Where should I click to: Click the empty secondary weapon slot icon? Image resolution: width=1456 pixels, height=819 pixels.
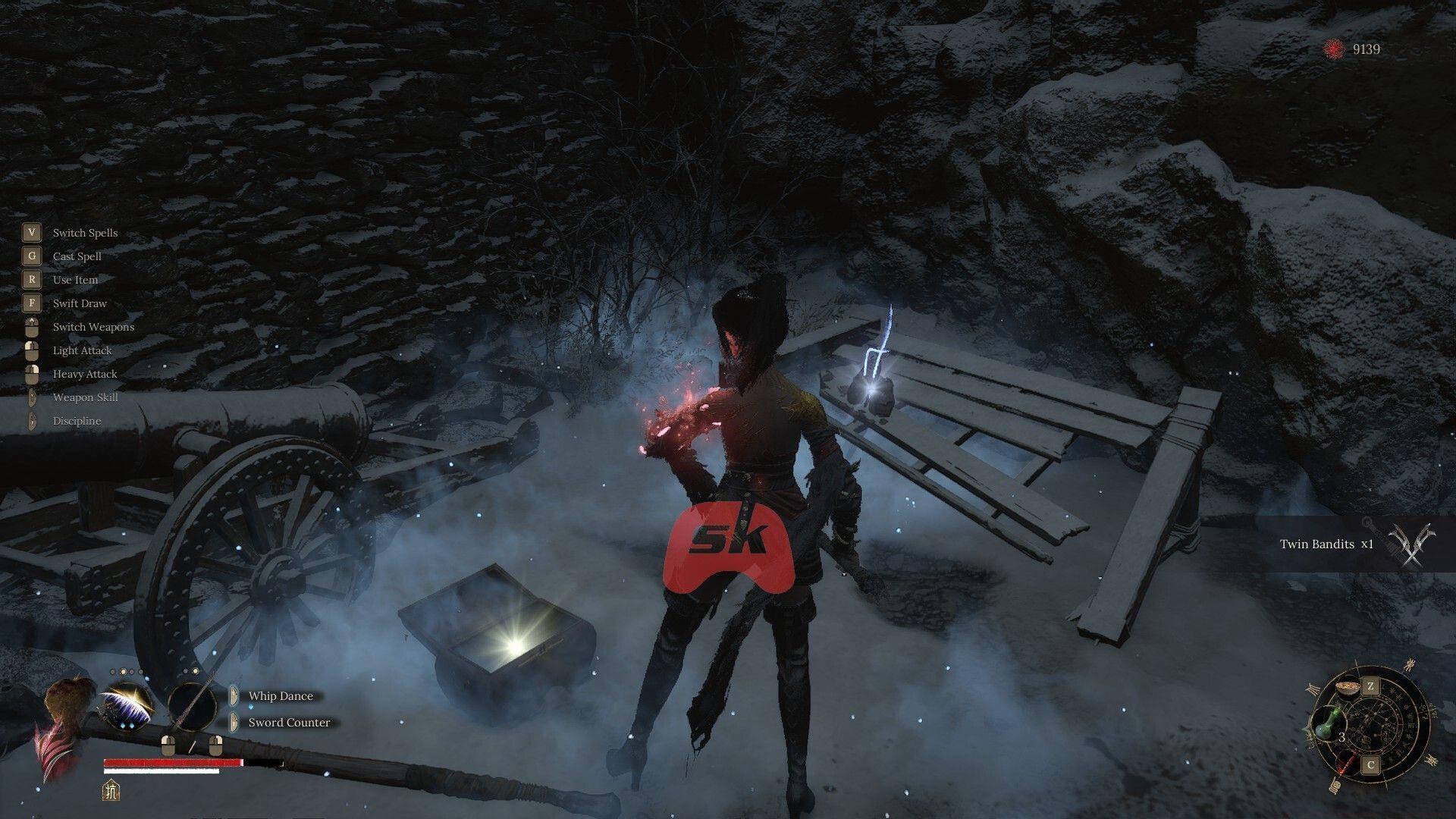[193, 706]
